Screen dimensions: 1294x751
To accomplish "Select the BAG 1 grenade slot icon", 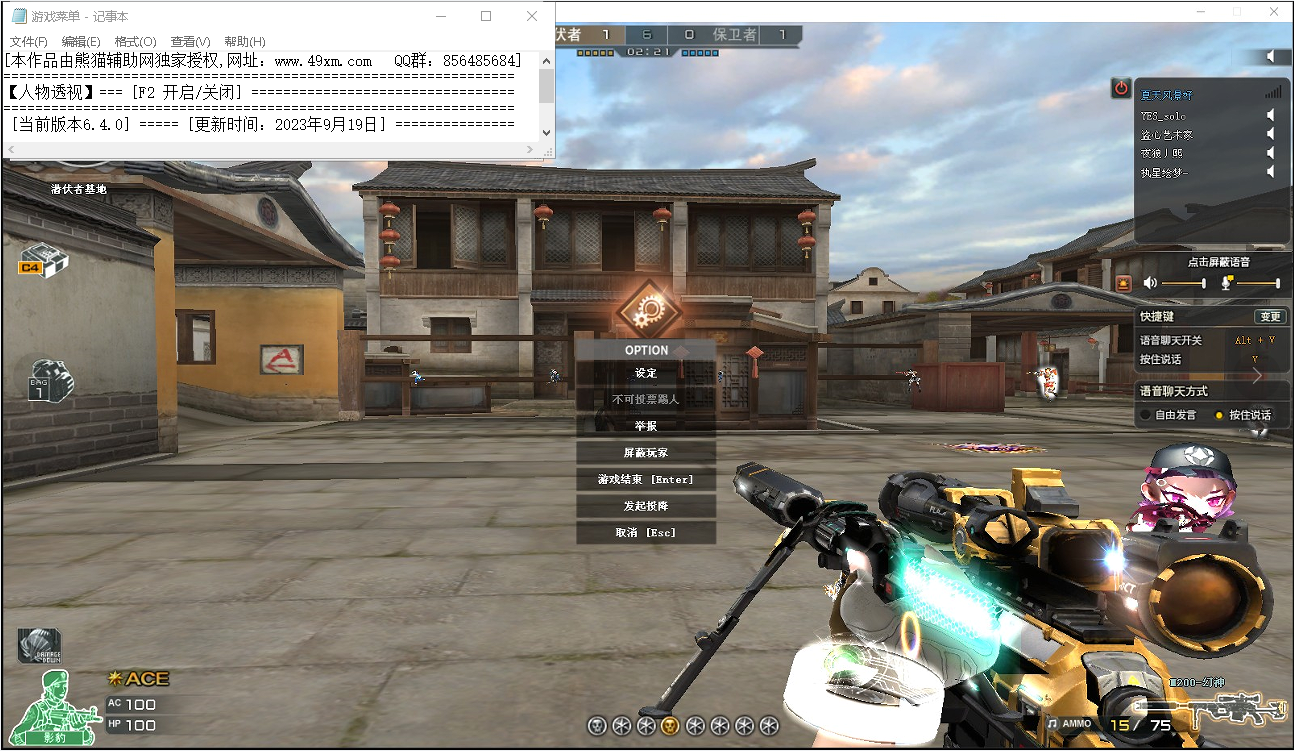I will tap(48, 382).
